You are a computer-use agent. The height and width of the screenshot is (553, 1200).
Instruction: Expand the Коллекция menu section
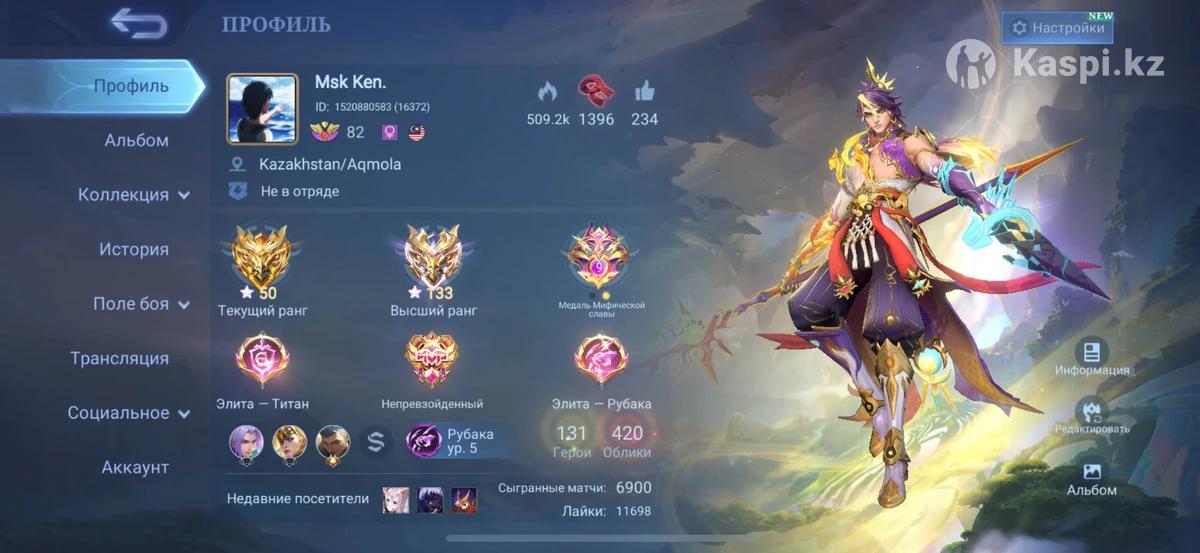click(134, 195)
